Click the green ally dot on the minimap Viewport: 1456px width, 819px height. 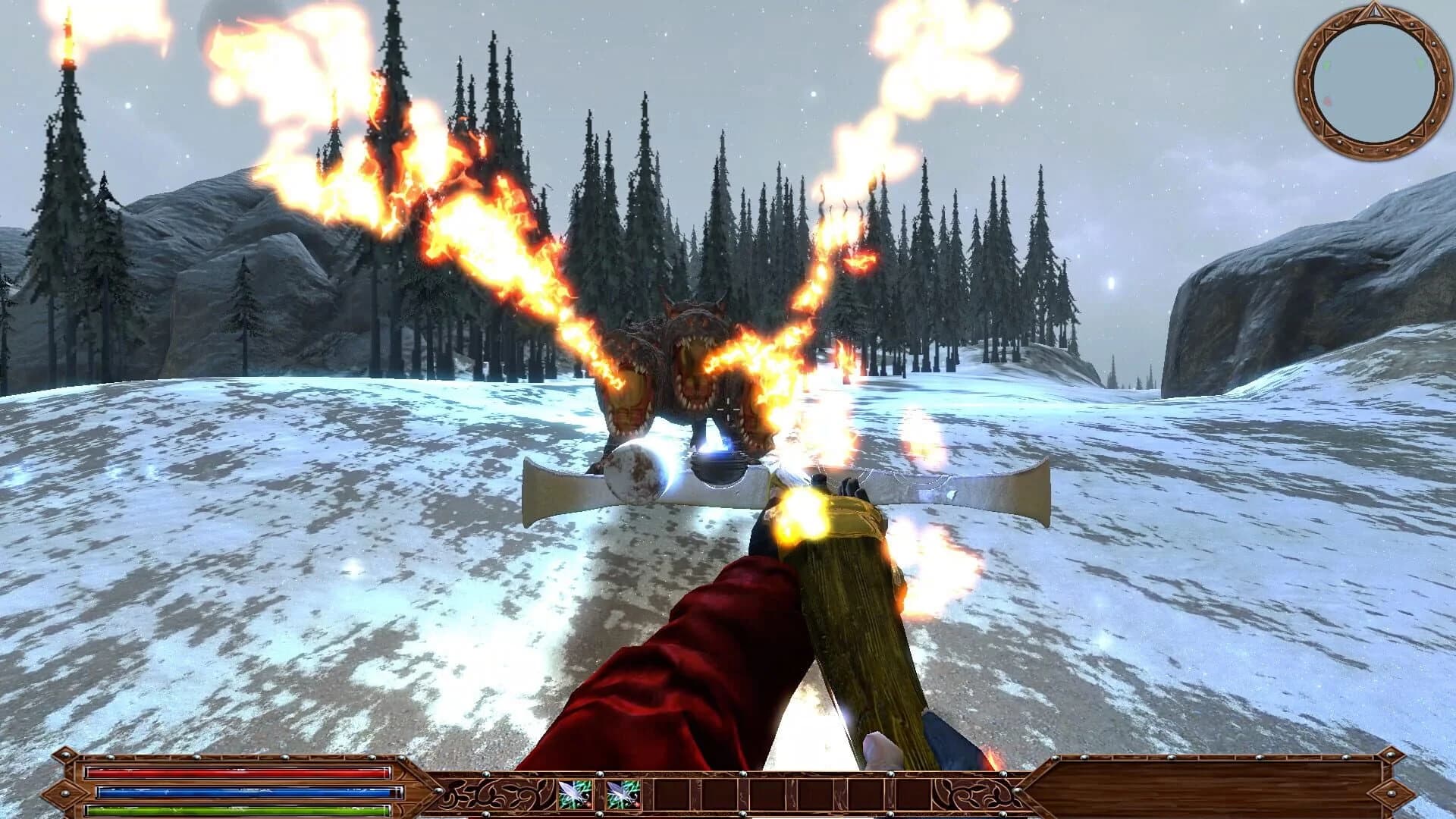click(x=1327, y=66)
